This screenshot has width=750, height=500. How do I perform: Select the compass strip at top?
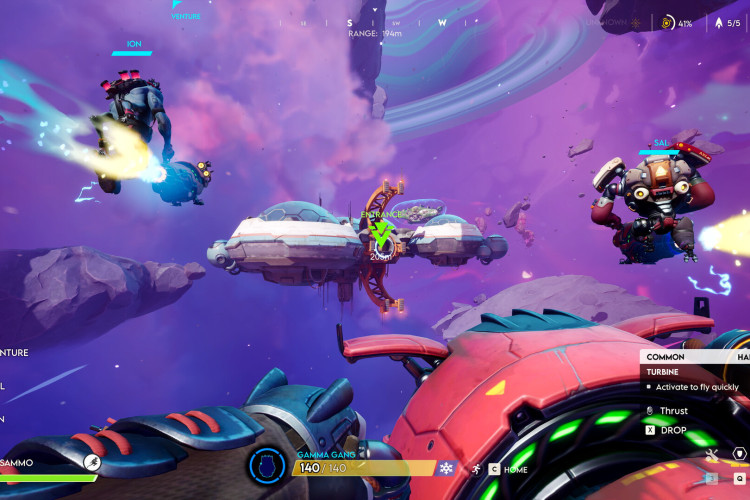396,22
